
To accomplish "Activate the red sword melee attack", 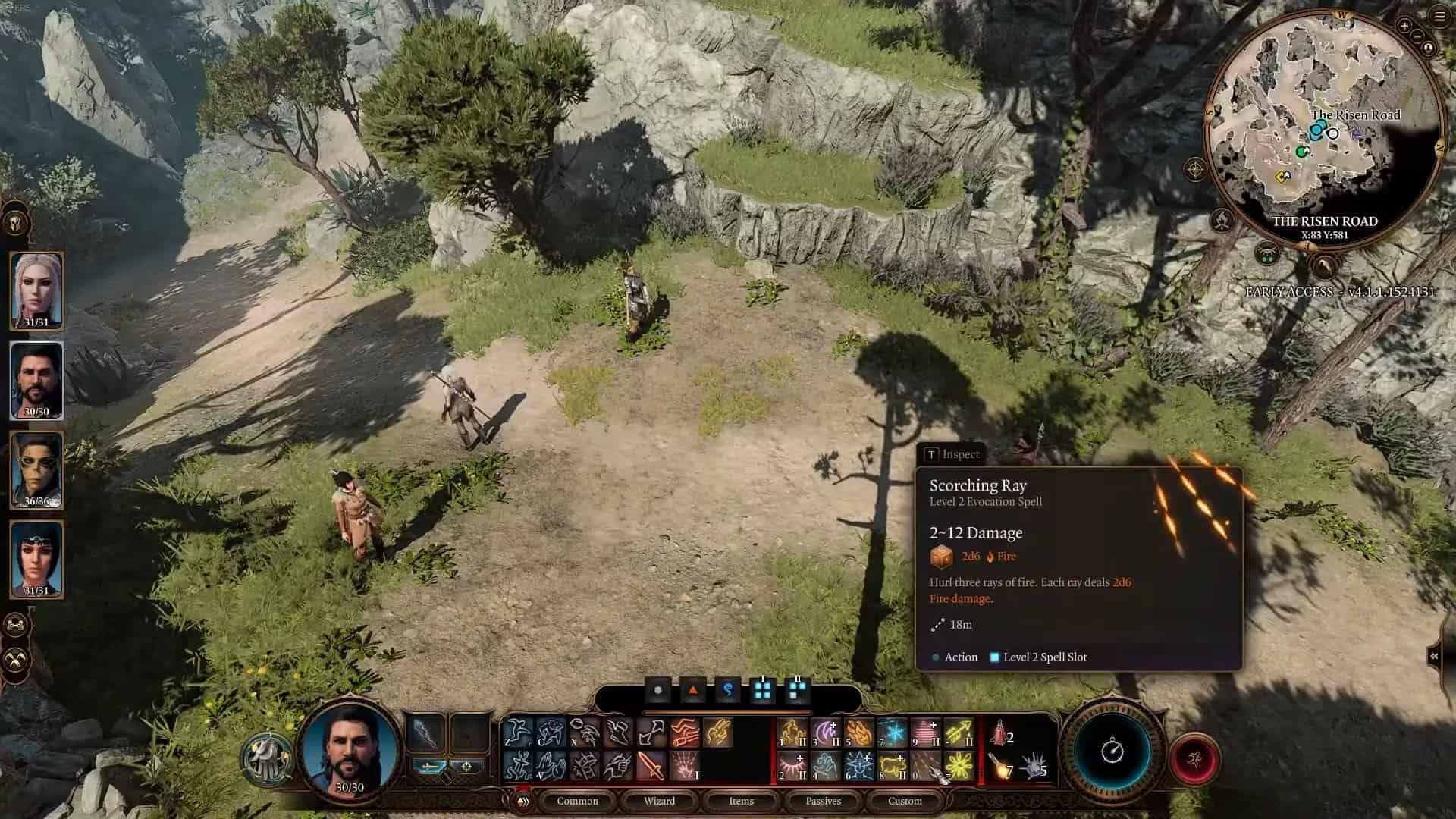I will [x=651, y=766].
